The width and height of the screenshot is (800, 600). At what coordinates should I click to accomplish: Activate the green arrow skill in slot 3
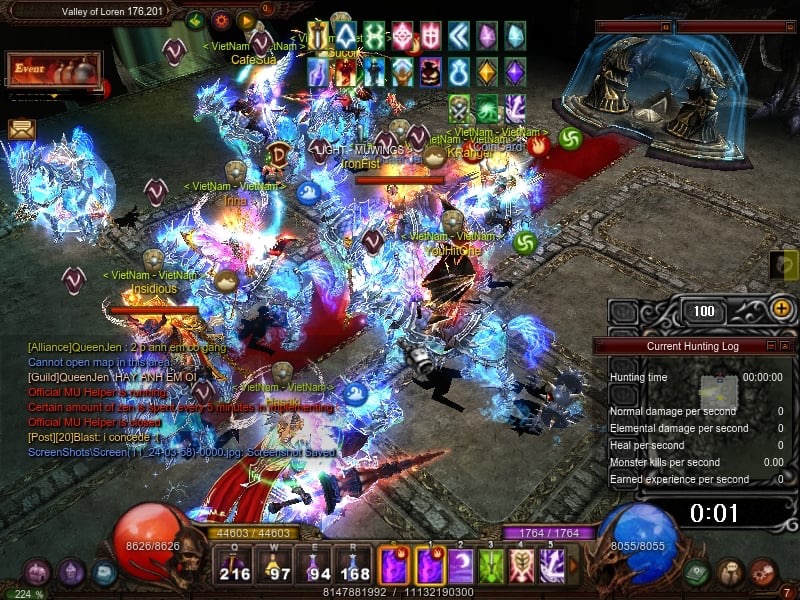pyautogui.click(x=491, y=566)
